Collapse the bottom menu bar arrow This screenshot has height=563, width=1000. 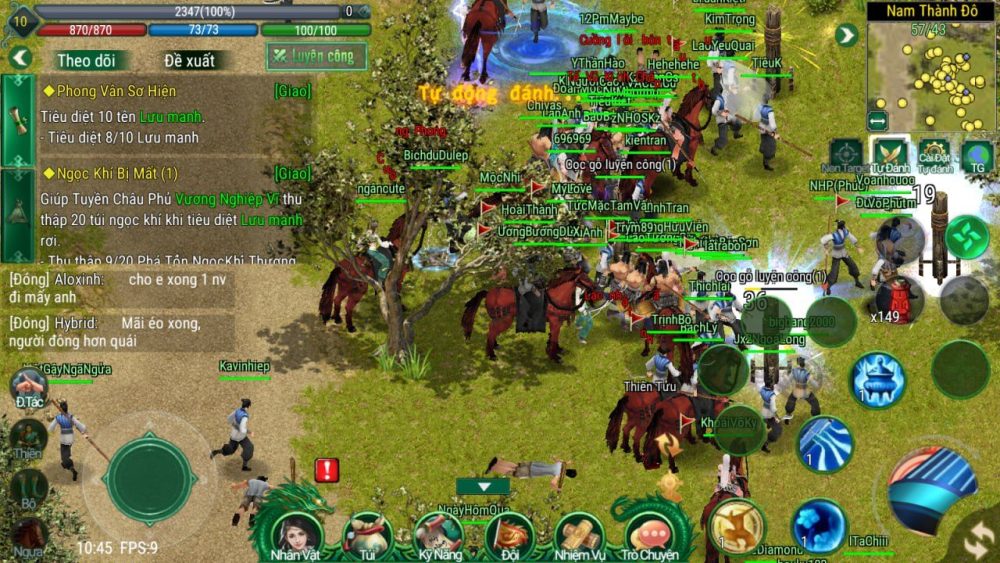tap(483, 487)
